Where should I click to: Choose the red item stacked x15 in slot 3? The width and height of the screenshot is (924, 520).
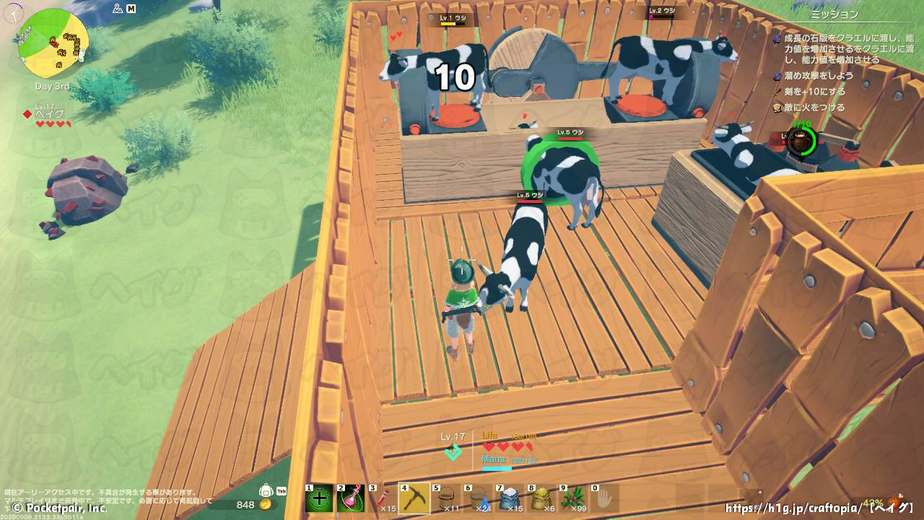coord(385,497)
